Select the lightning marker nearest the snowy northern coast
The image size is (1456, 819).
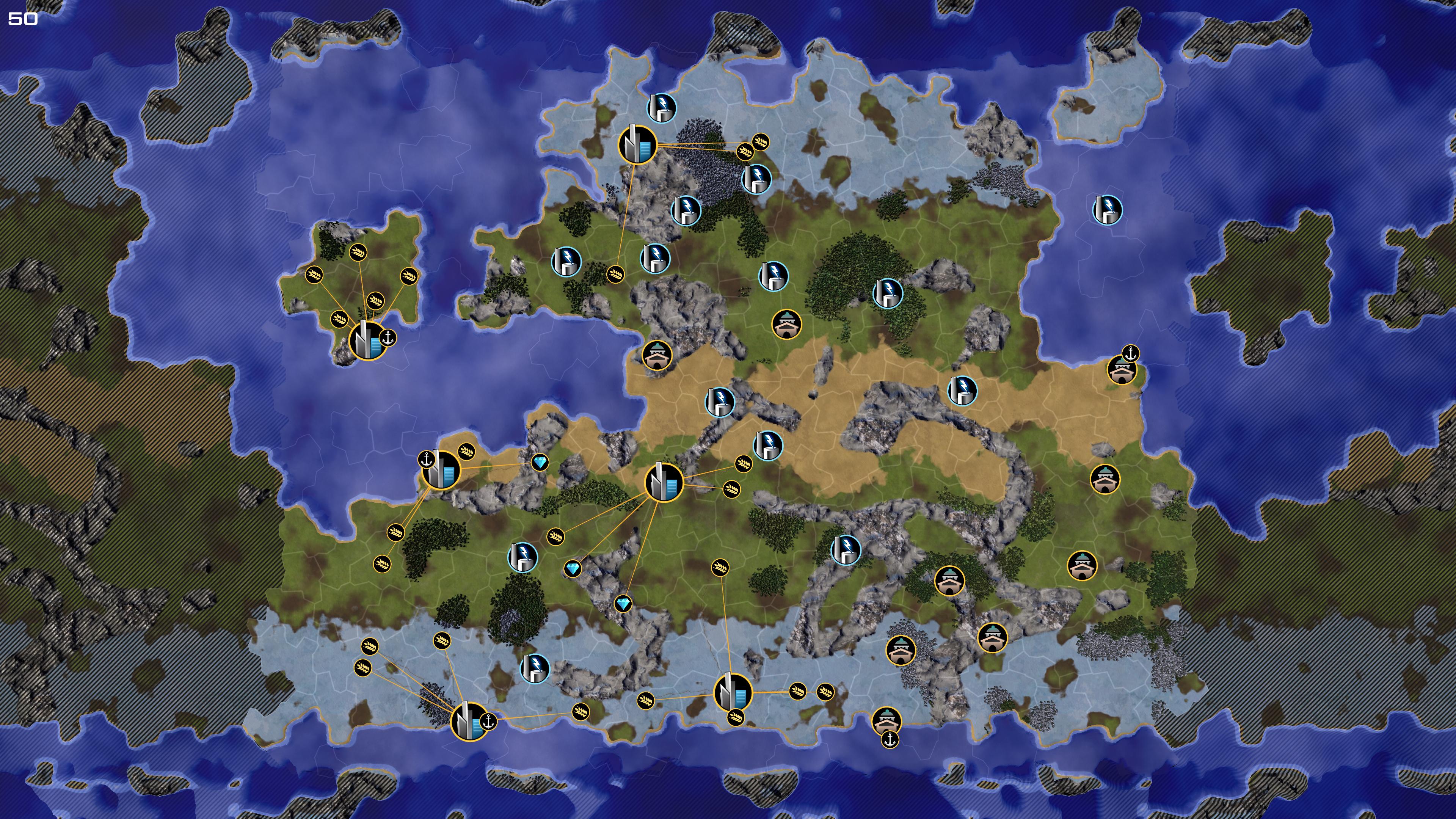(x=661, y=107)
